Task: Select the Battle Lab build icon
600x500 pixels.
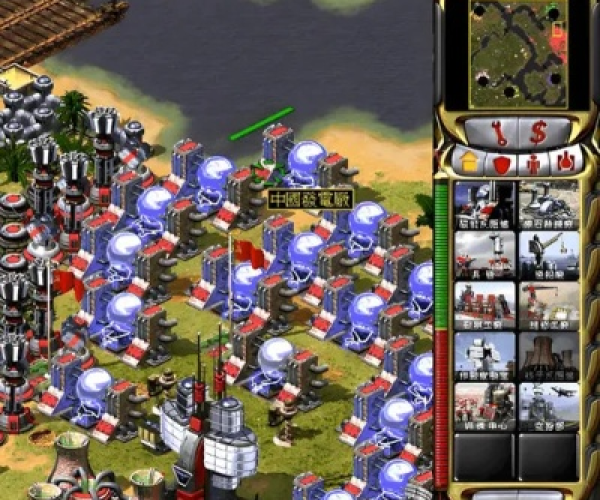Action: click(485, 355)
